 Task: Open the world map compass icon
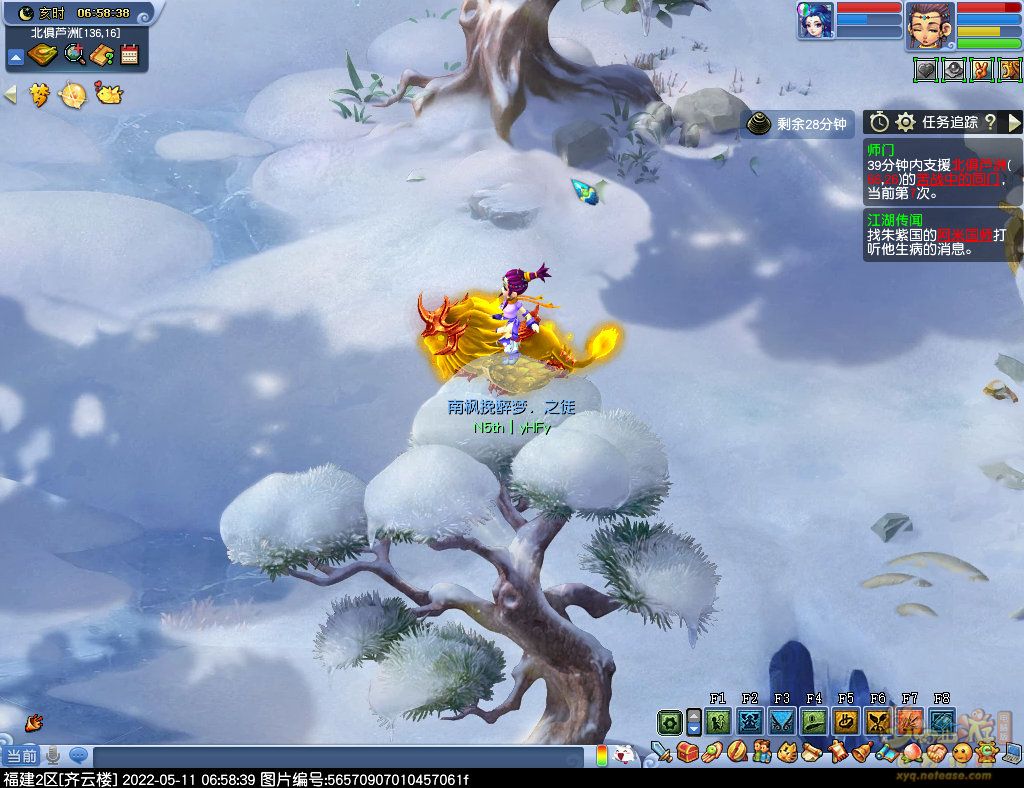pyautogui.click(x=42, y=55)
